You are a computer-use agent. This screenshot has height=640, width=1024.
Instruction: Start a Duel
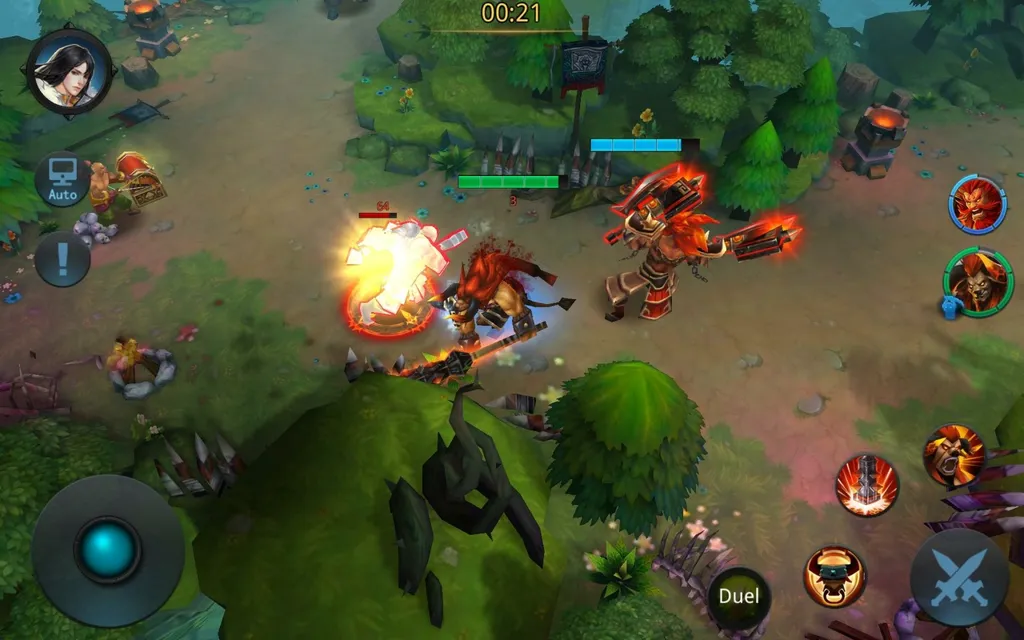(x=739, y=597)
